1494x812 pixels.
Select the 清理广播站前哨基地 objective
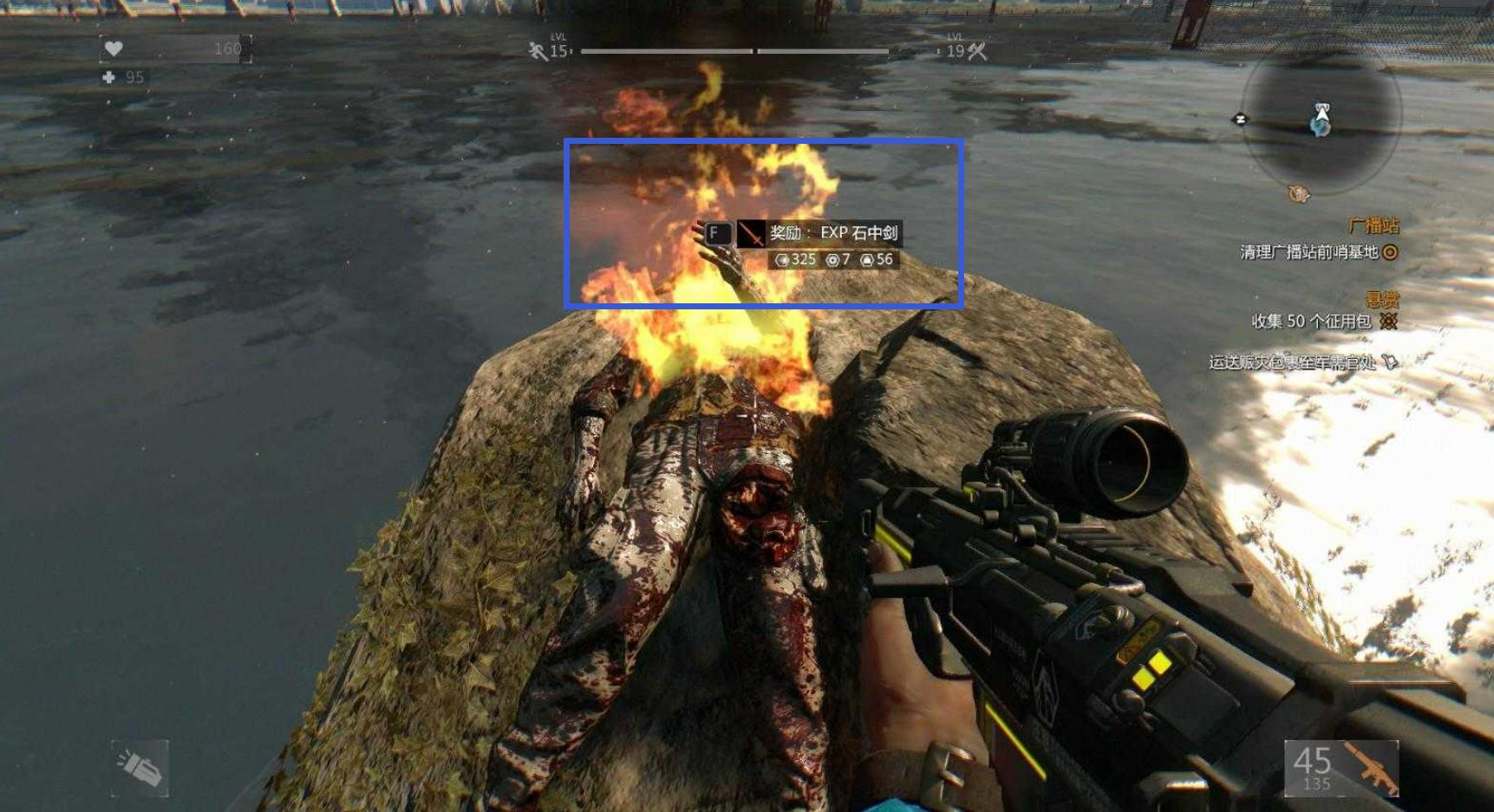(x=1309, y=252)
